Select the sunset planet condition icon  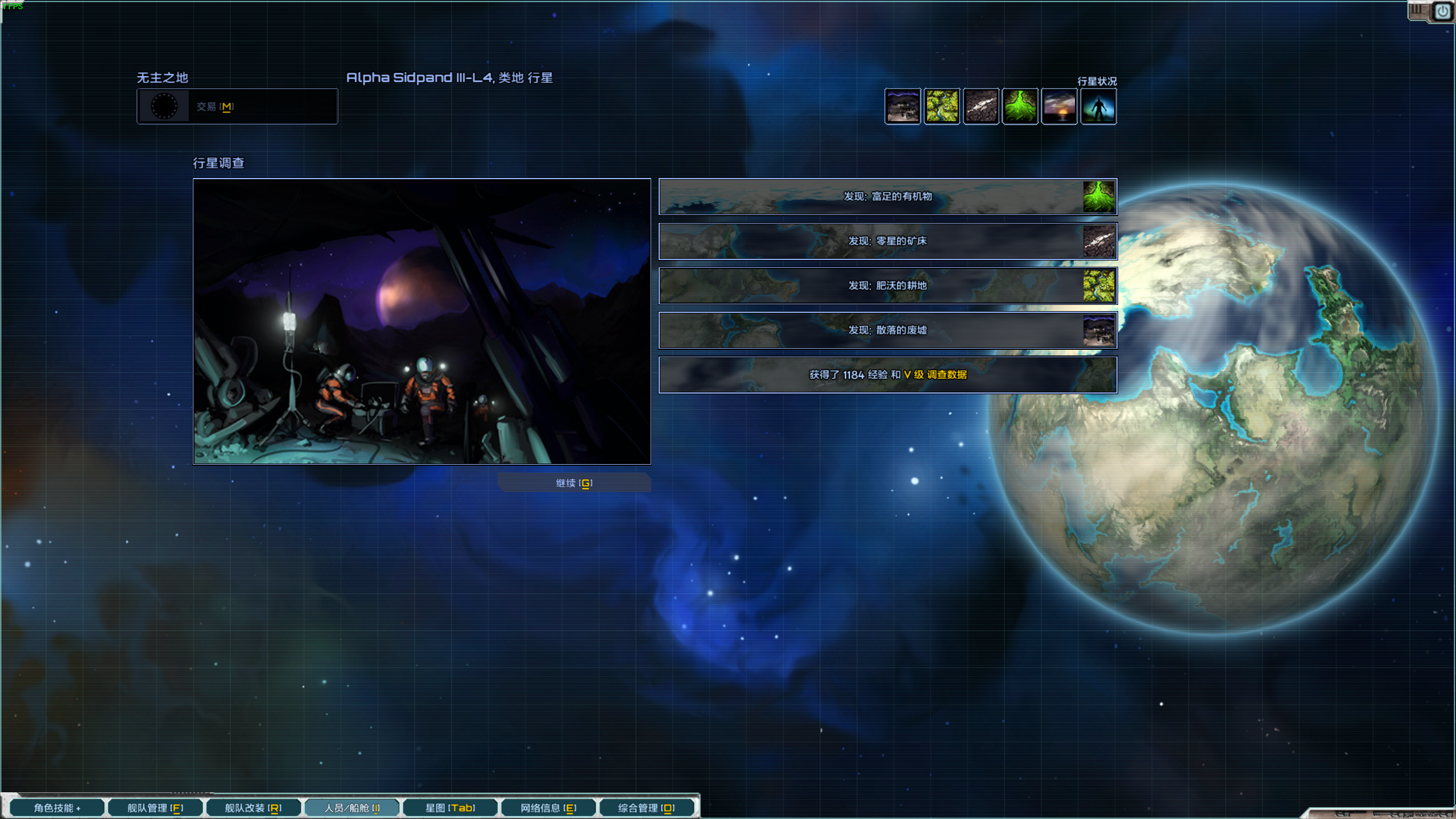pos(1059,106)
